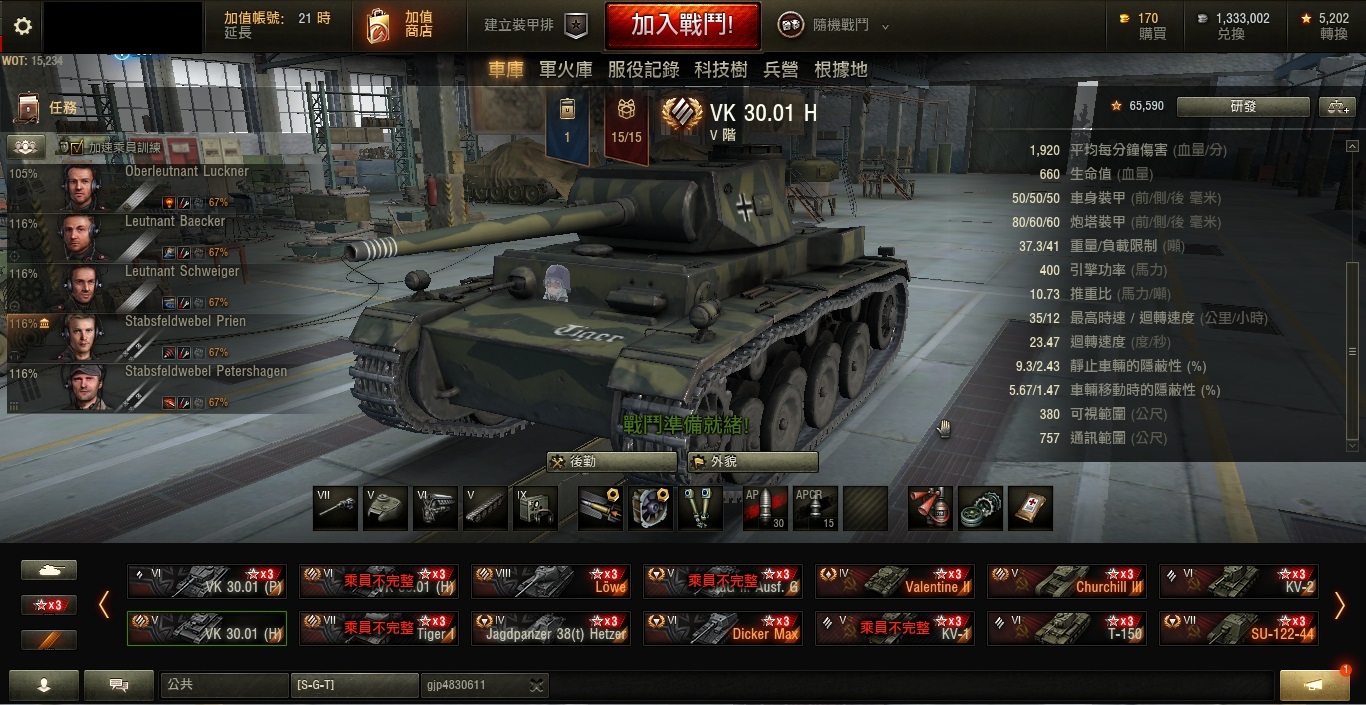
Task: Toggle the 加速乘員訓練 checkbox
Action: [x=64, y=147]
